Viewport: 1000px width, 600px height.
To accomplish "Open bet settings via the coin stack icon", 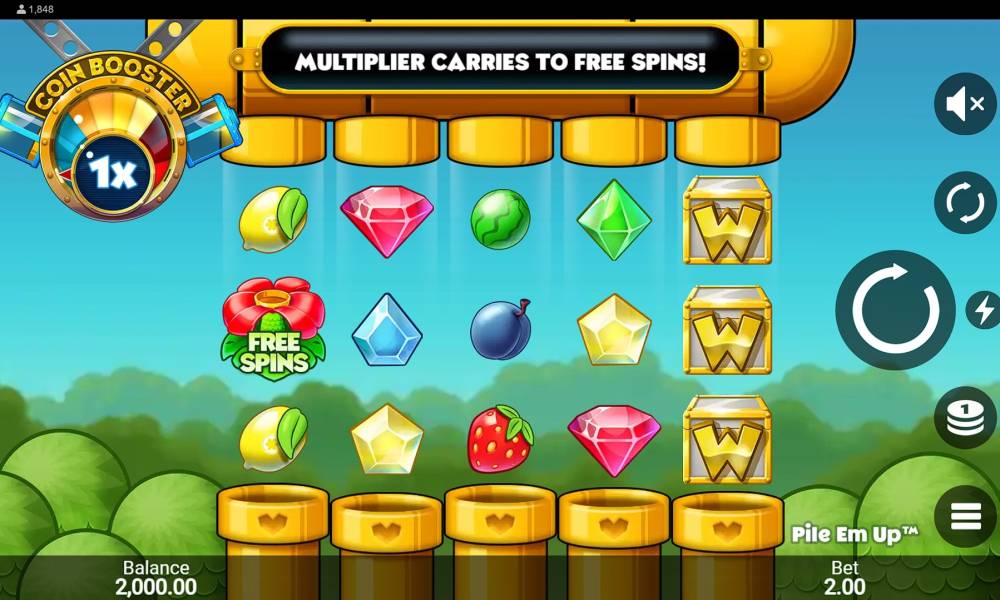I will click(965, 417).
